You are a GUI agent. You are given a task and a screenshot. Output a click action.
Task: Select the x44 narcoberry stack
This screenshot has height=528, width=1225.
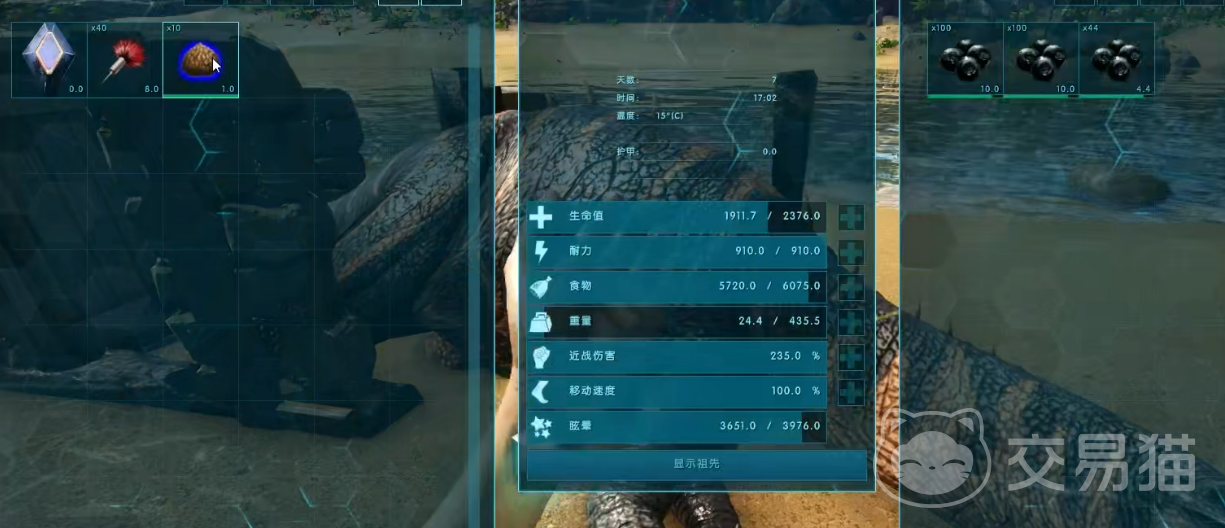(1116, 59)
